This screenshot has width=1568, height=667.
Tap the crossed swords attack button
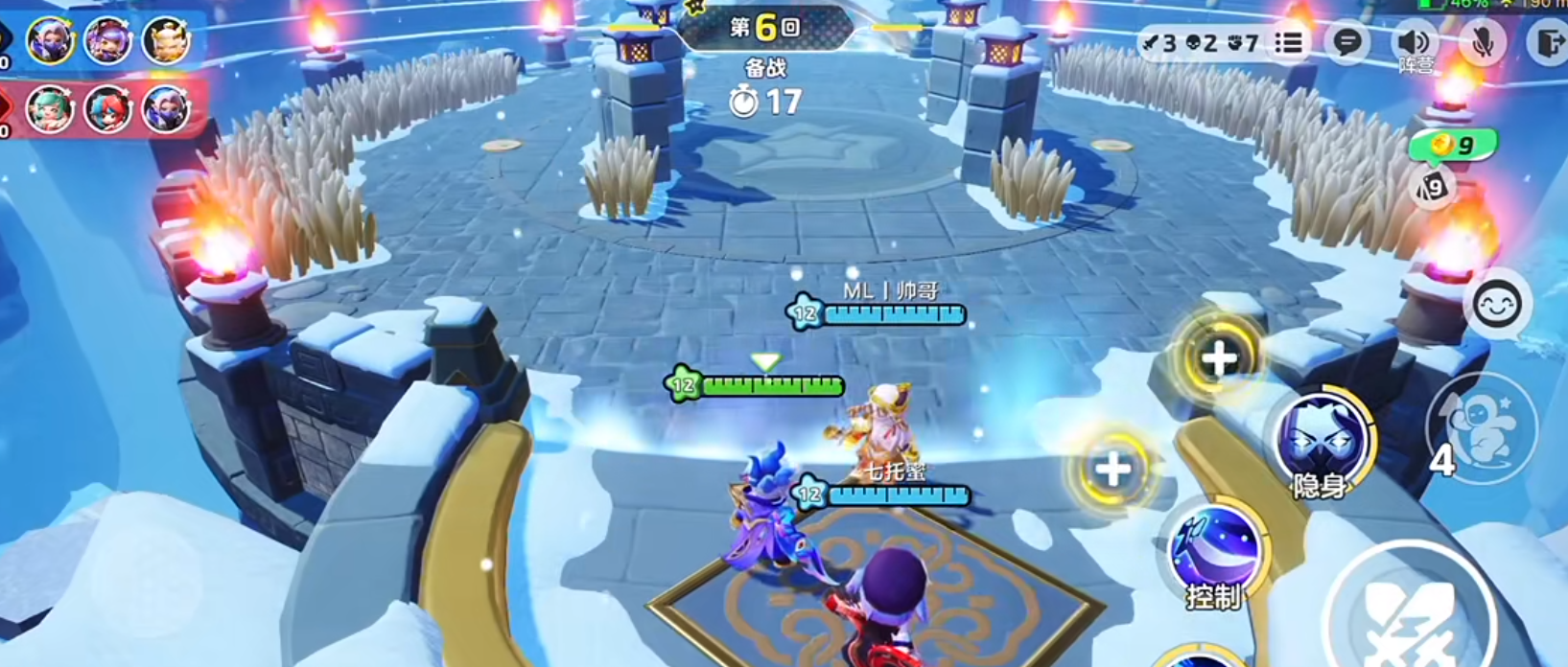[1410, 613]
